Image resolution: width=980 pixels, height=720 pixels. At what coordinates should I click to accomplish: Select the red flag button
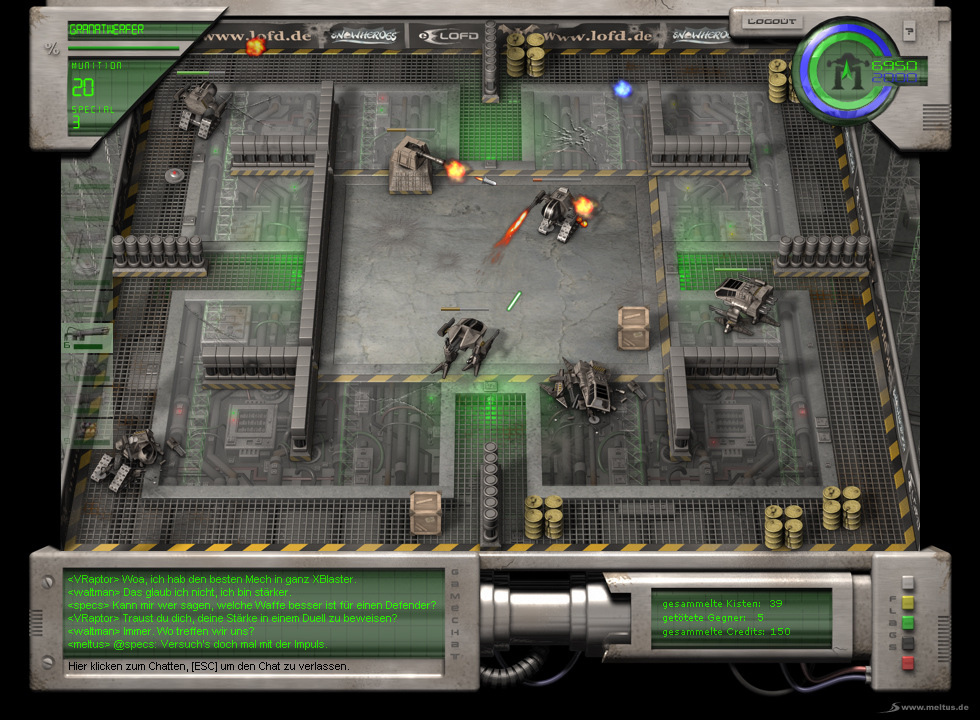pos(908,662)
